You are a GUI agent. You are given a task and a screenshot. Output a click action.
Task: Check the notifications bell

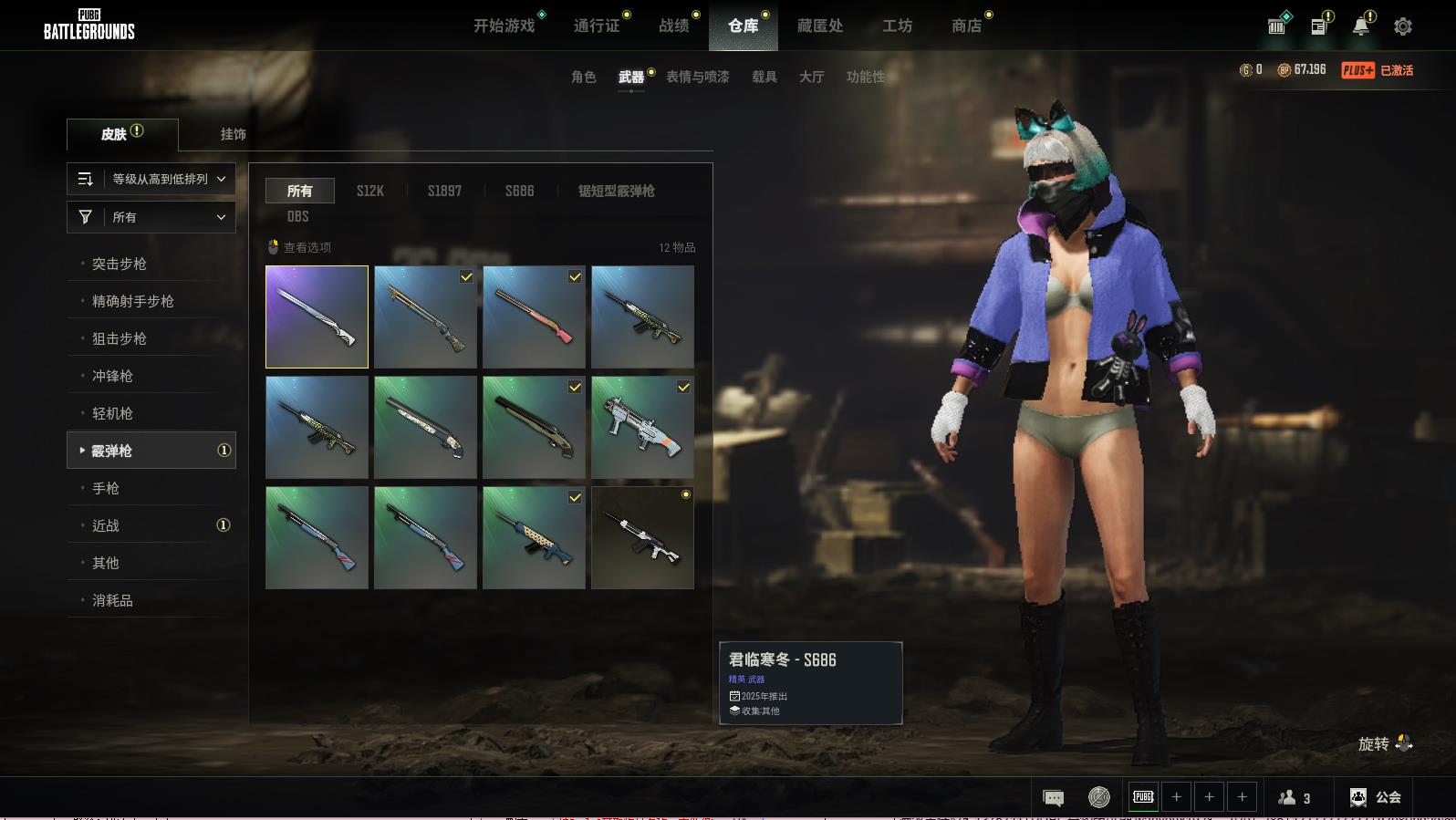tap(1361, 26)
